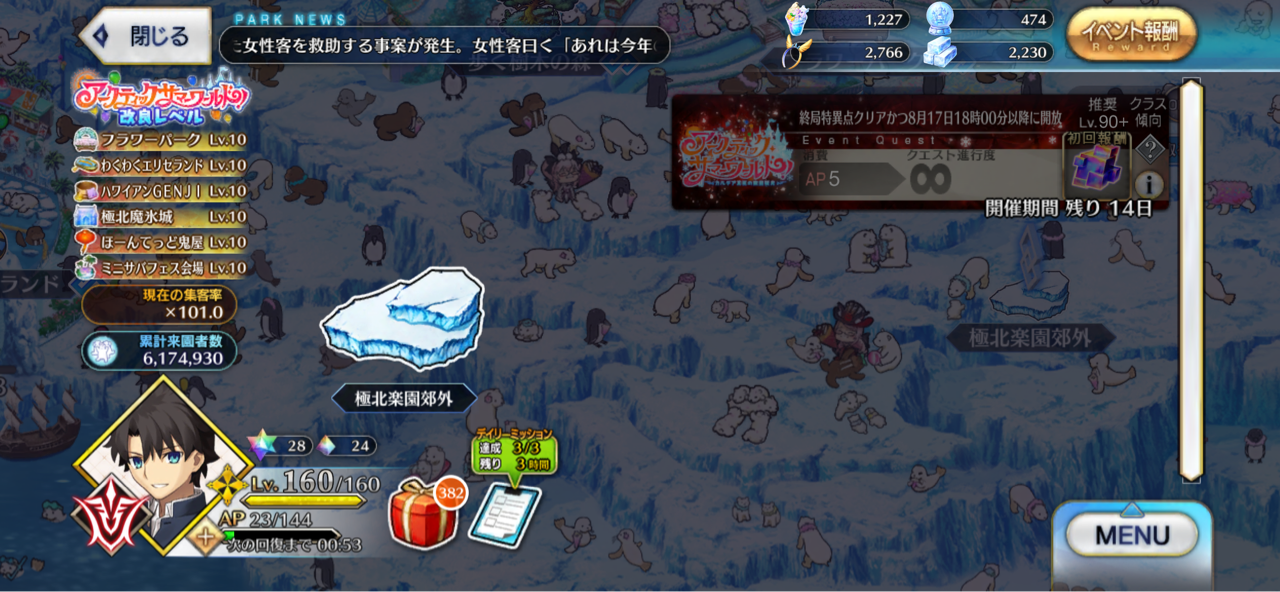This screenshot has width=1280, height=592.
Task: Tap the class tendency question mark icon
Action: click(x=1151, y=149)
